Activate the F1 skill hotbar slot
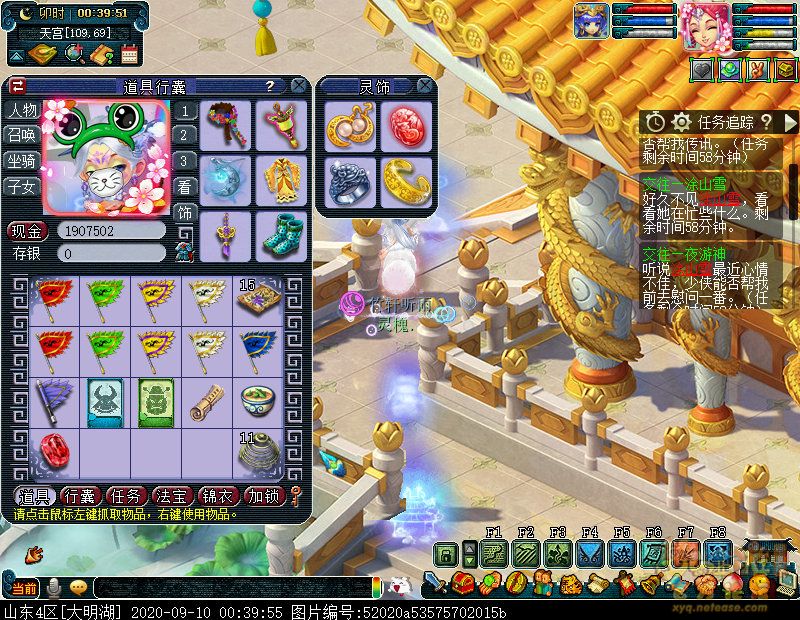 [x=493, y=553]
